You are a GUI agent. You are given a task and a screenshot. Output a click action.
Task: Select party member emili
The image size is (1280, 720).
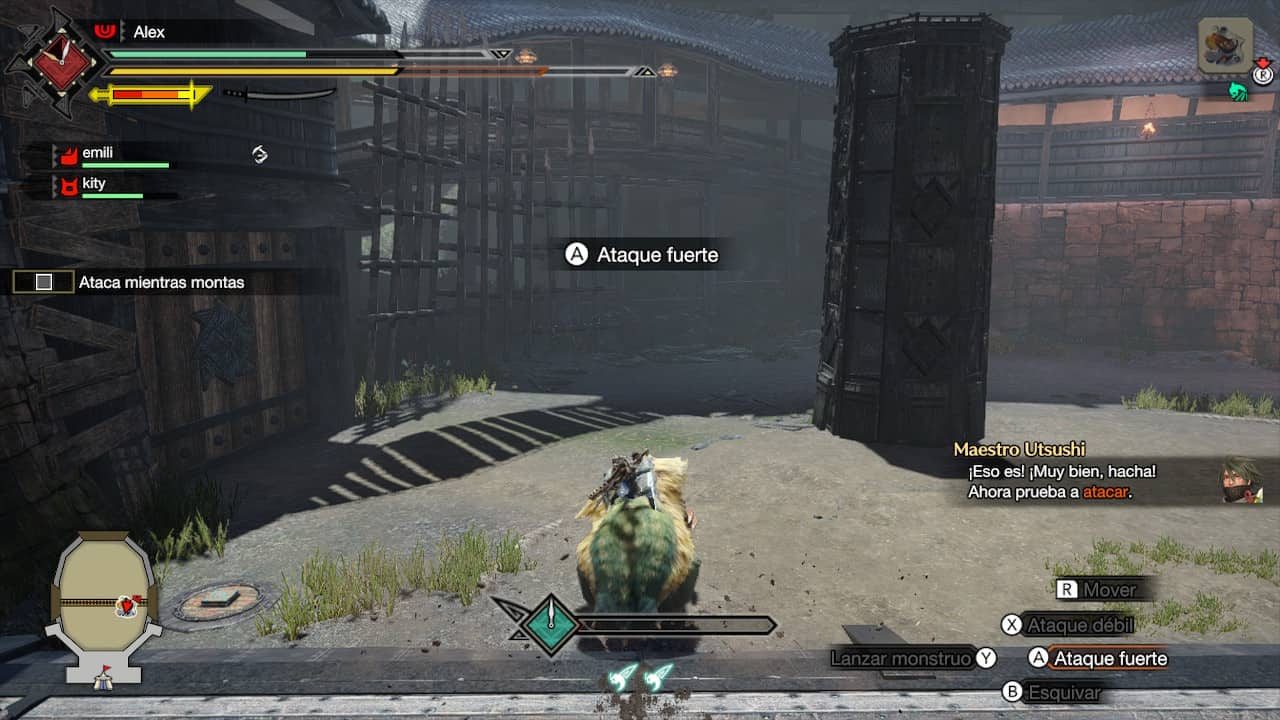97,154
